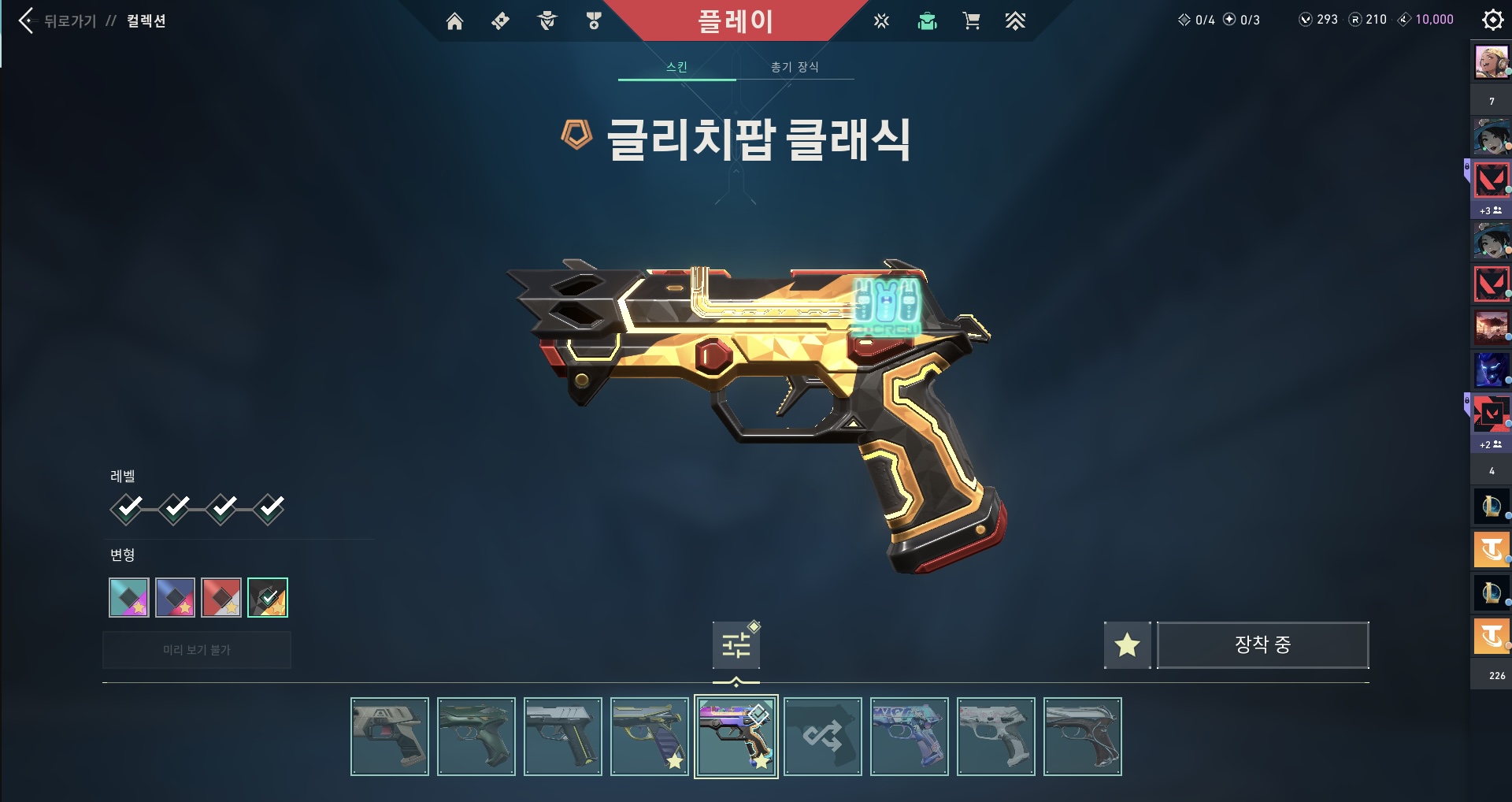The width and height of the screenshot is (1512, 802).
Task: Click the 장착 중 equip button
Action: [x=1262, y=645]
